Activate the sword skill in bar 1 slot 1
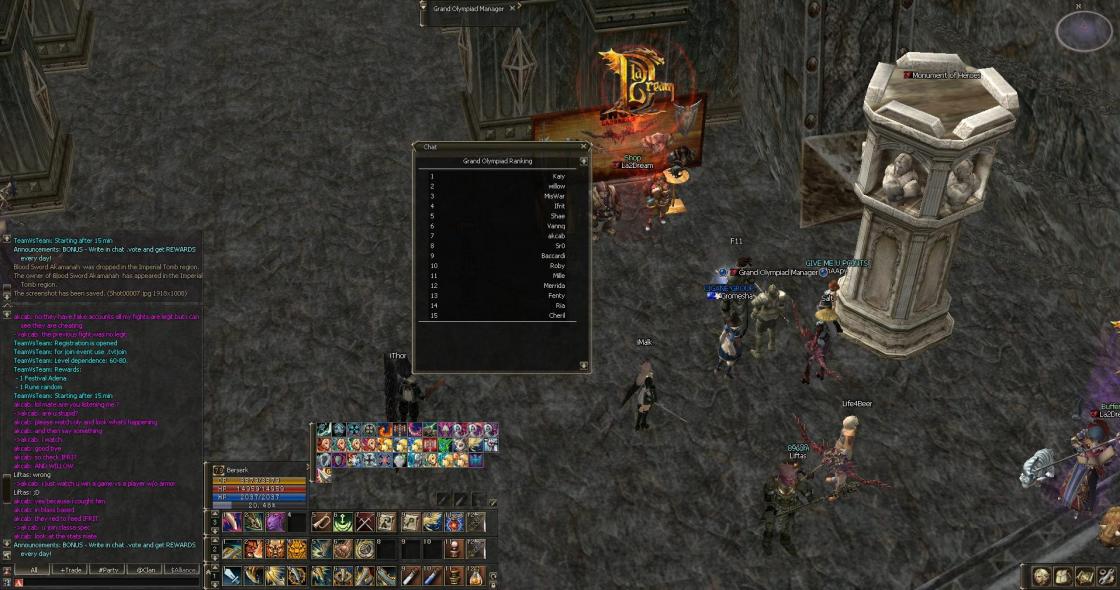 (231, 576)
